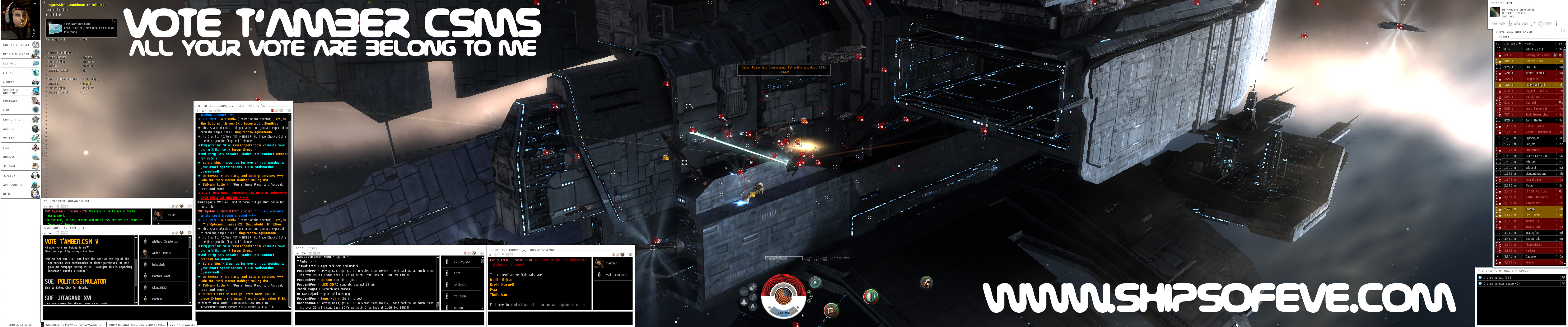
Task: Switch to the EVE-Tribune chat tab
Action: click(x=514, y=250)
